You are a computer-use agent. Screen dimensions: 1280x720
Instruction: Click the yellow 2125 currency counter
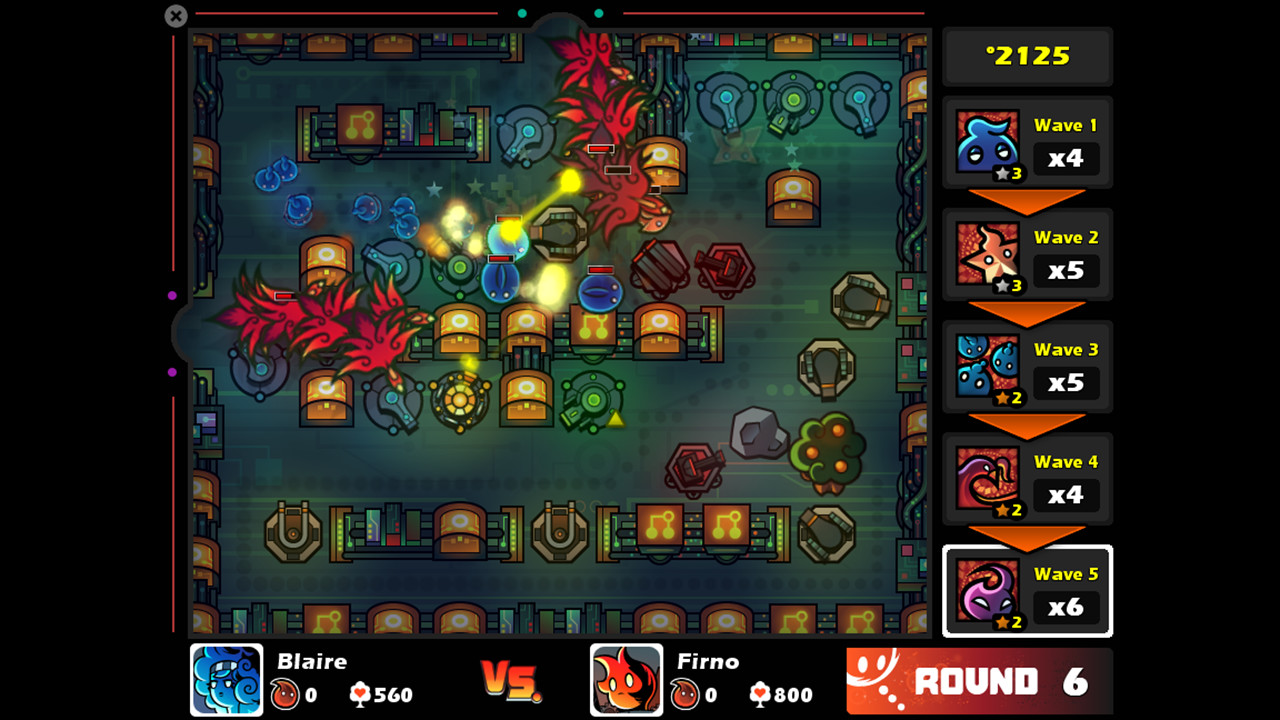pos(1027,56)
